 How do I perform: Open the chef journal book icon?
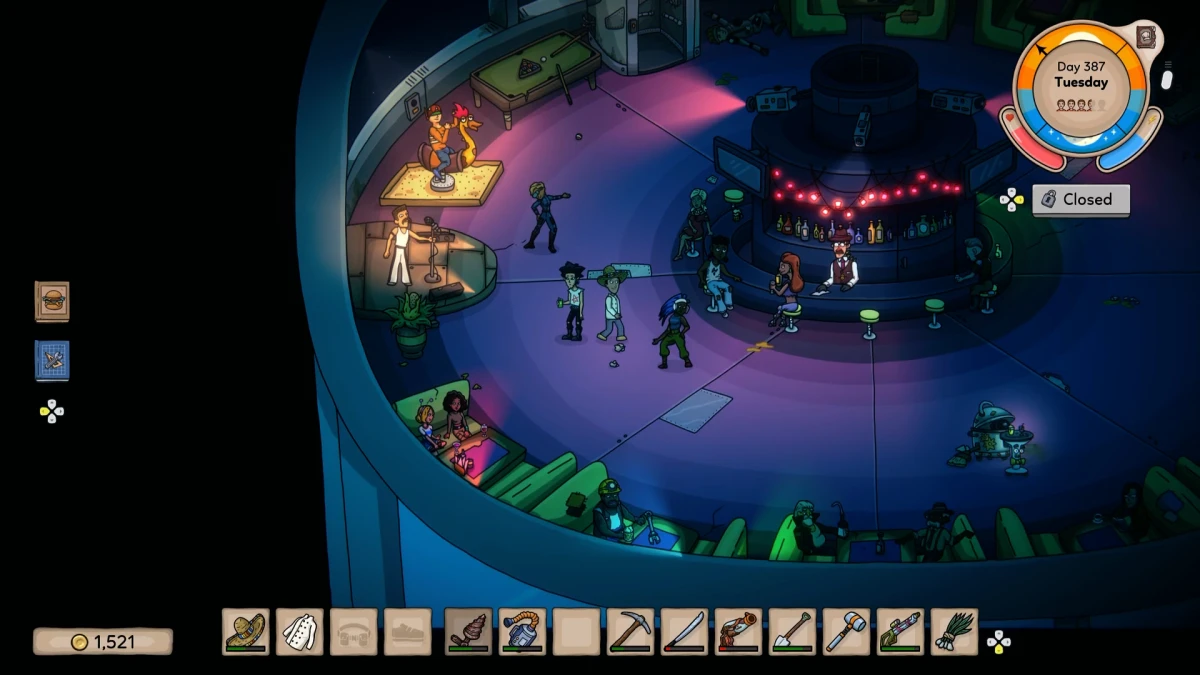click(1147, 37)
